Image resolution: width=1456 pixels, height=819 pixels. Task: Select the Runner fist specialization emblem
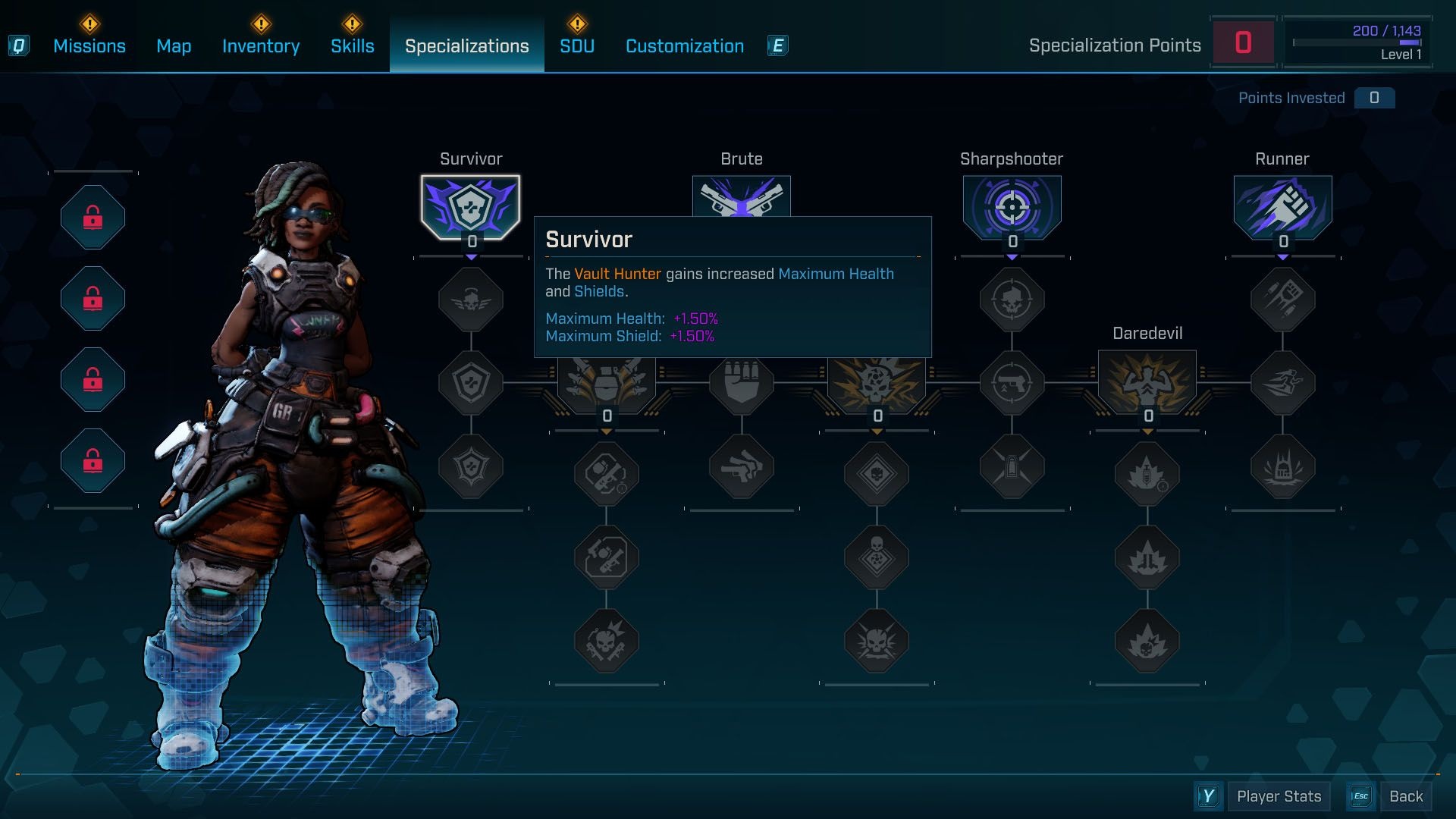[x=1282, y=206]
